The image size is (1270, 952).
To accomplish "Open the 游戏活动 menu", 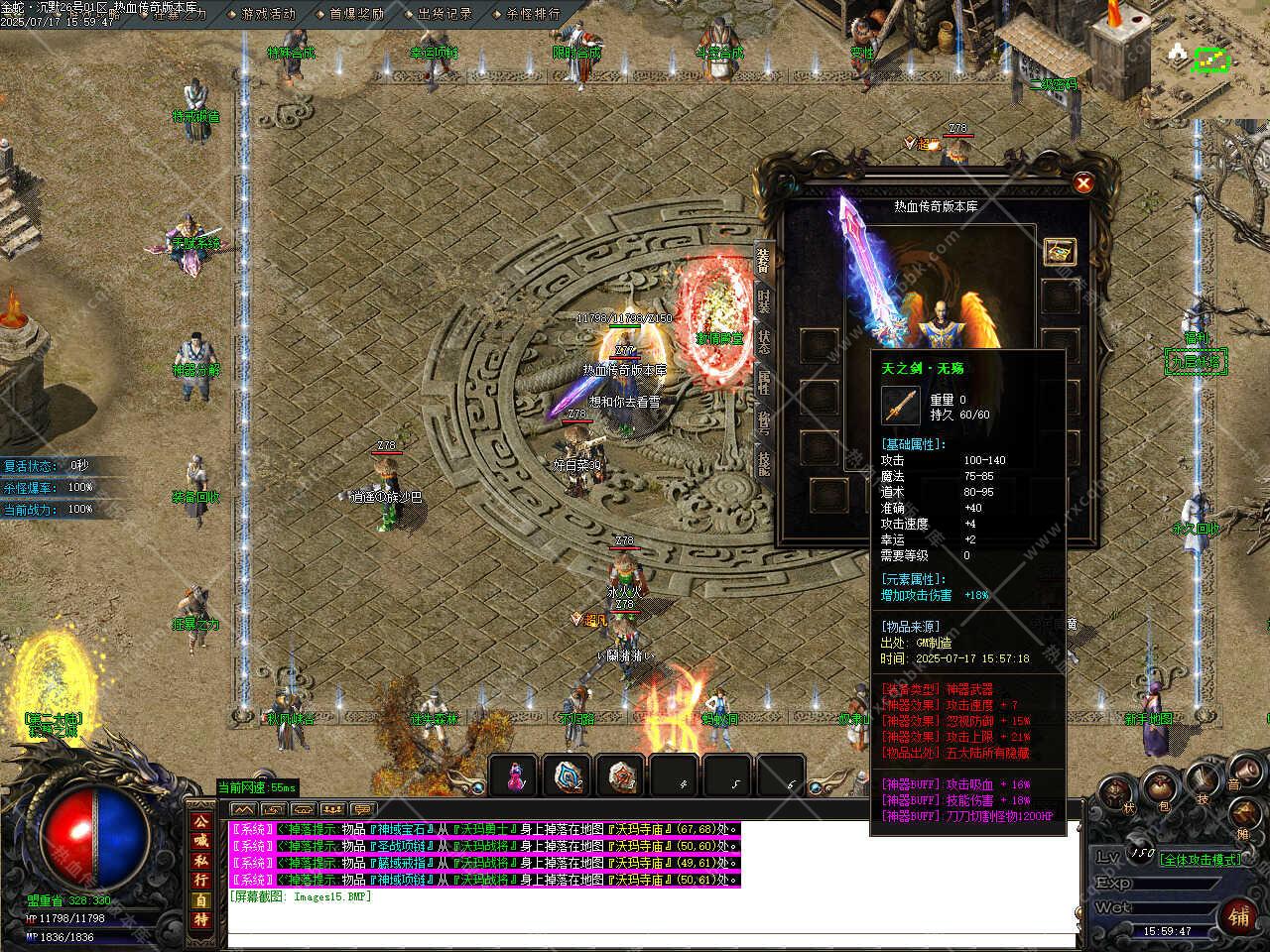I will point(268,14).
